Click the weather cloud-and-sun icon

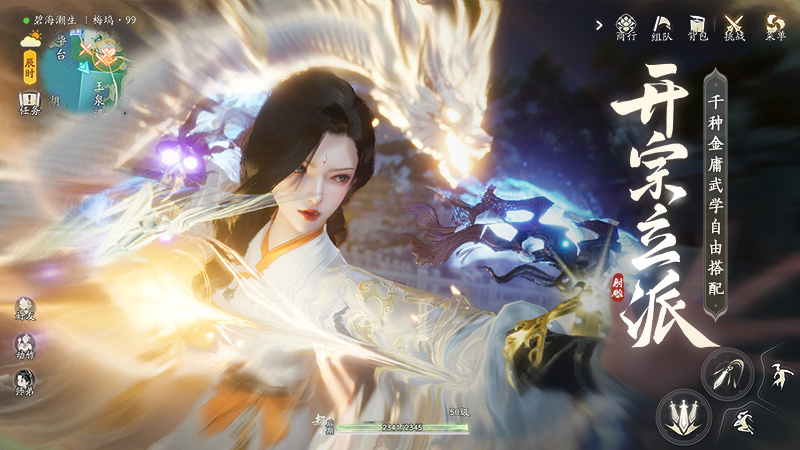[30, 39]
